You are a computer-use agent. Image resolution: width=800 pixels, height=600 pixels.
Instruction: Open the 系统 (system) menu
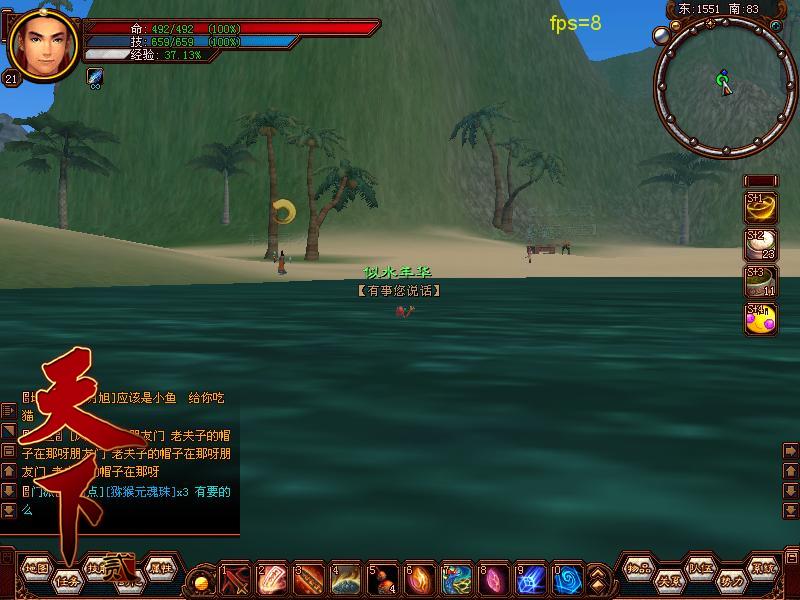(763, 568)
